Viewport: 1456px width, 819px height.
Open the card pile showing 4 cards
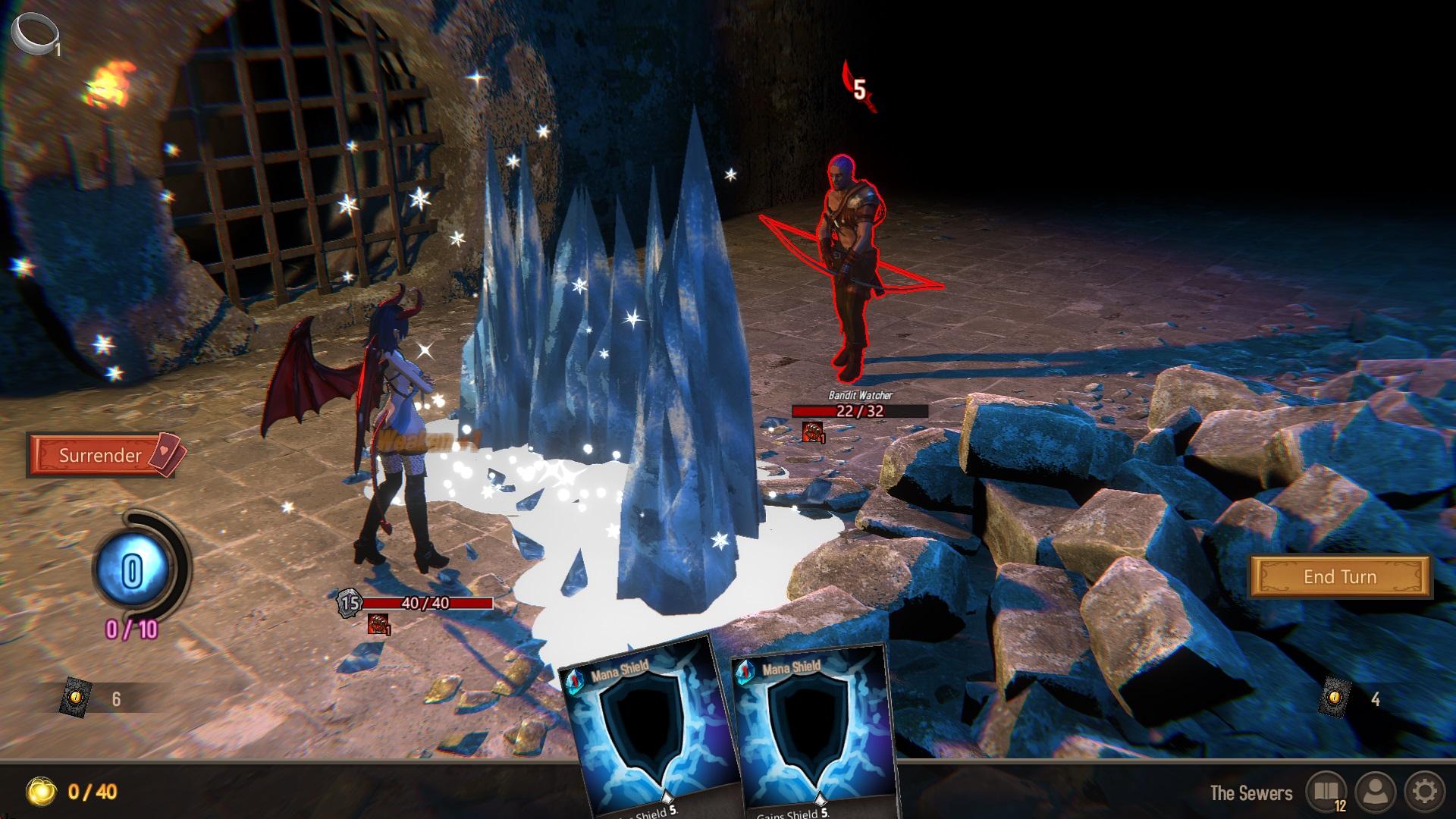[1335, 698]
